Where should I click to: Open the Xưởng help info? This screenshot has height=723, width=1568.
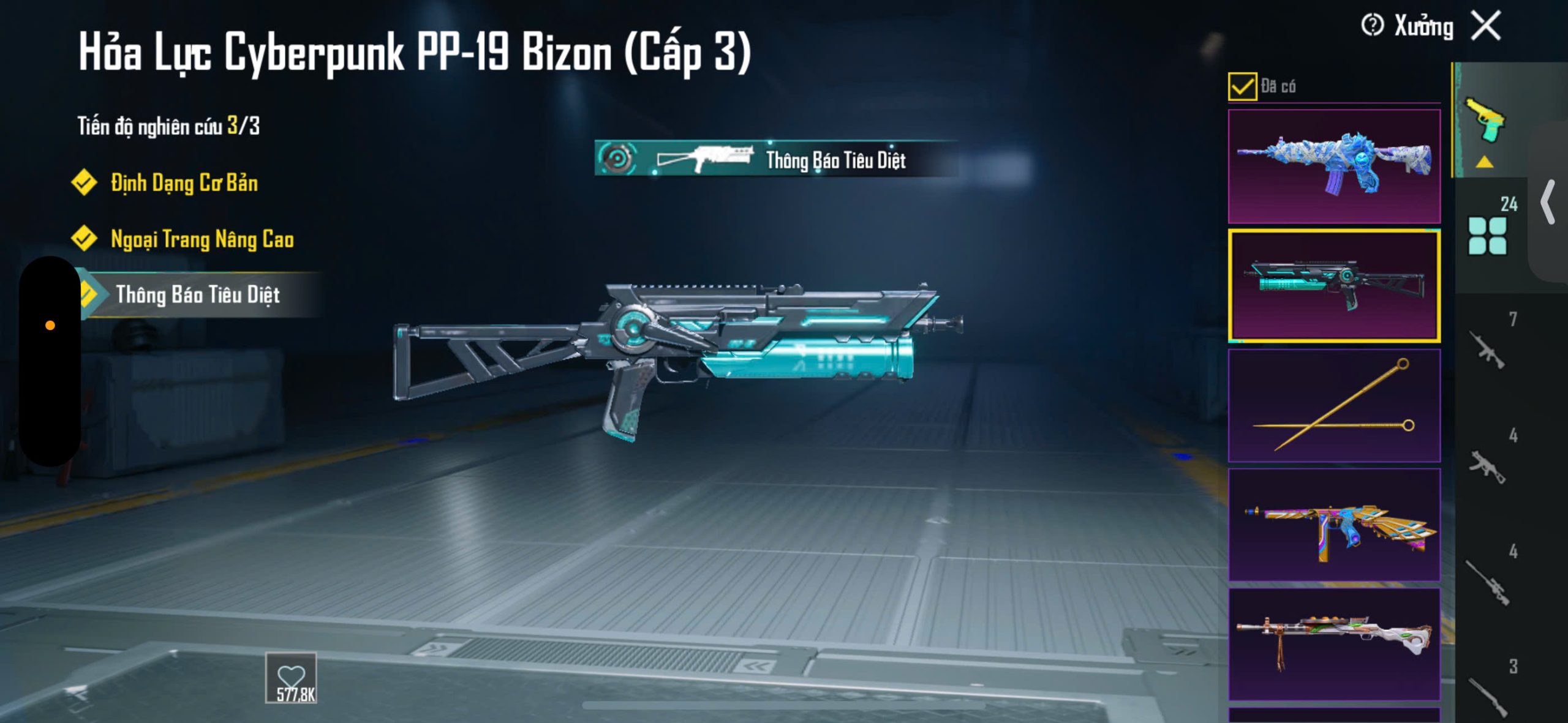1372,26
